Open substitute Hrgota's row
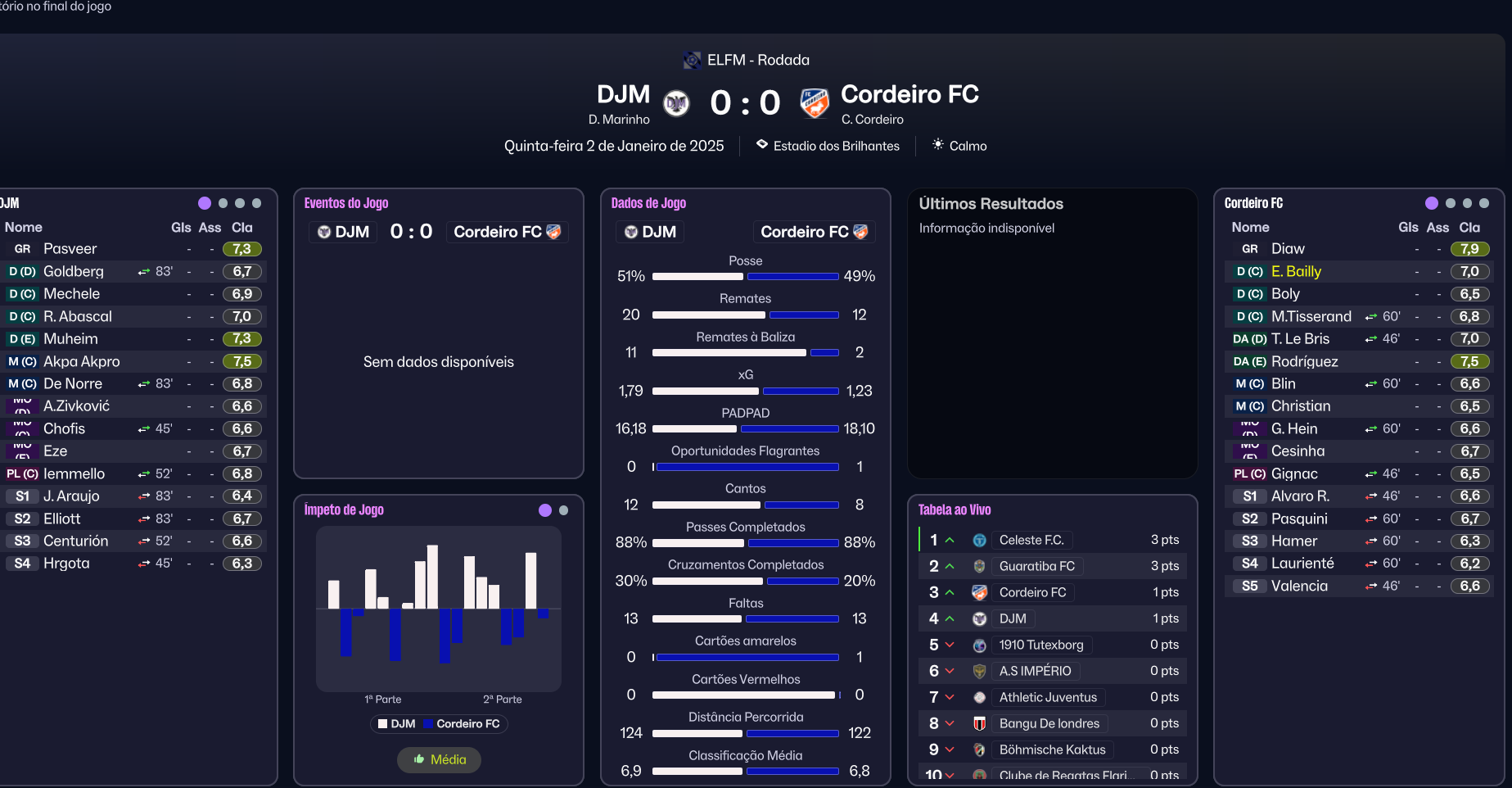Viewport: 1512px width, 788px height. (66, 564)
